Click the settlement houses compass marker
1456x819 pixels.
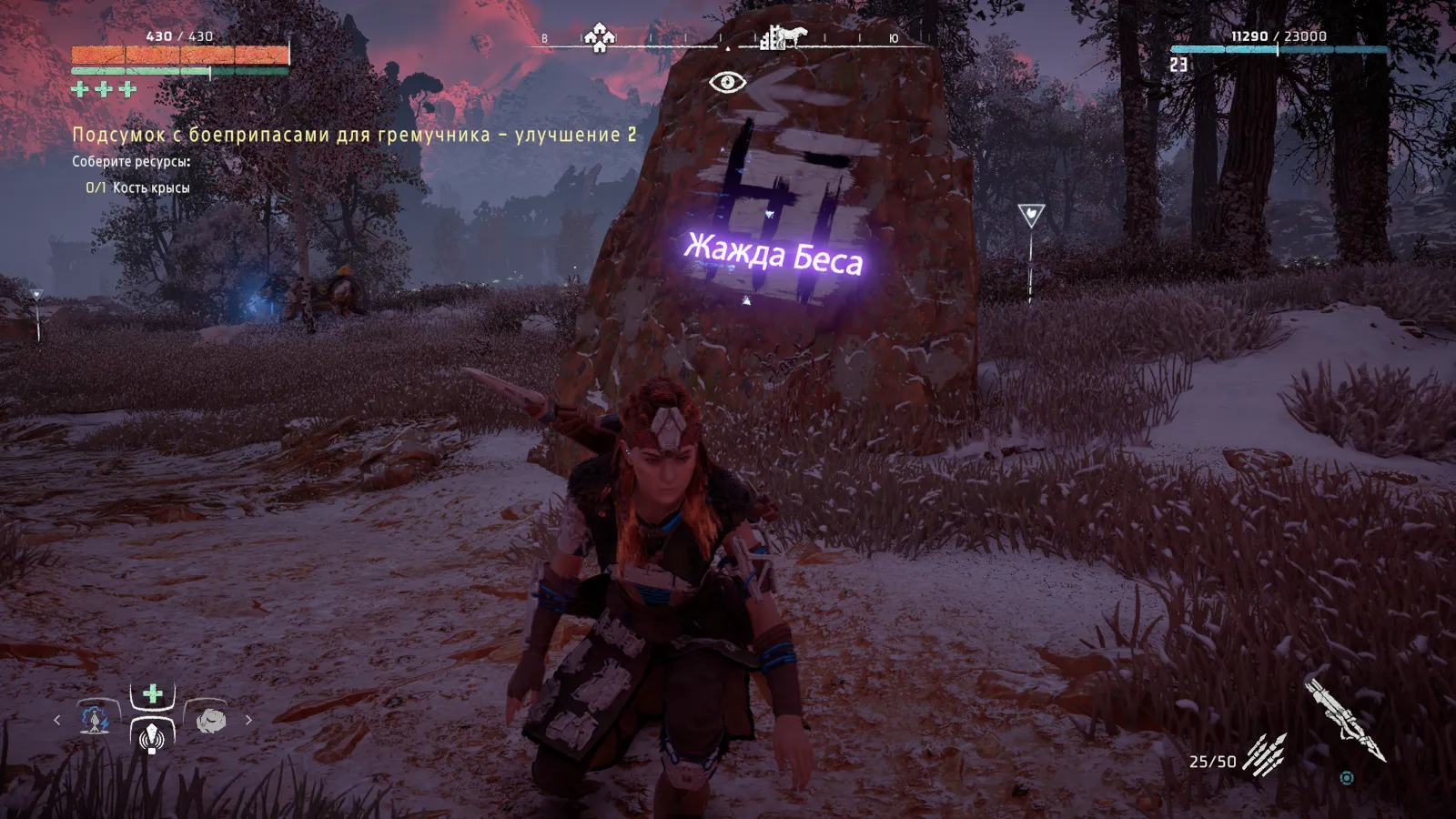[x=599, y=37]
